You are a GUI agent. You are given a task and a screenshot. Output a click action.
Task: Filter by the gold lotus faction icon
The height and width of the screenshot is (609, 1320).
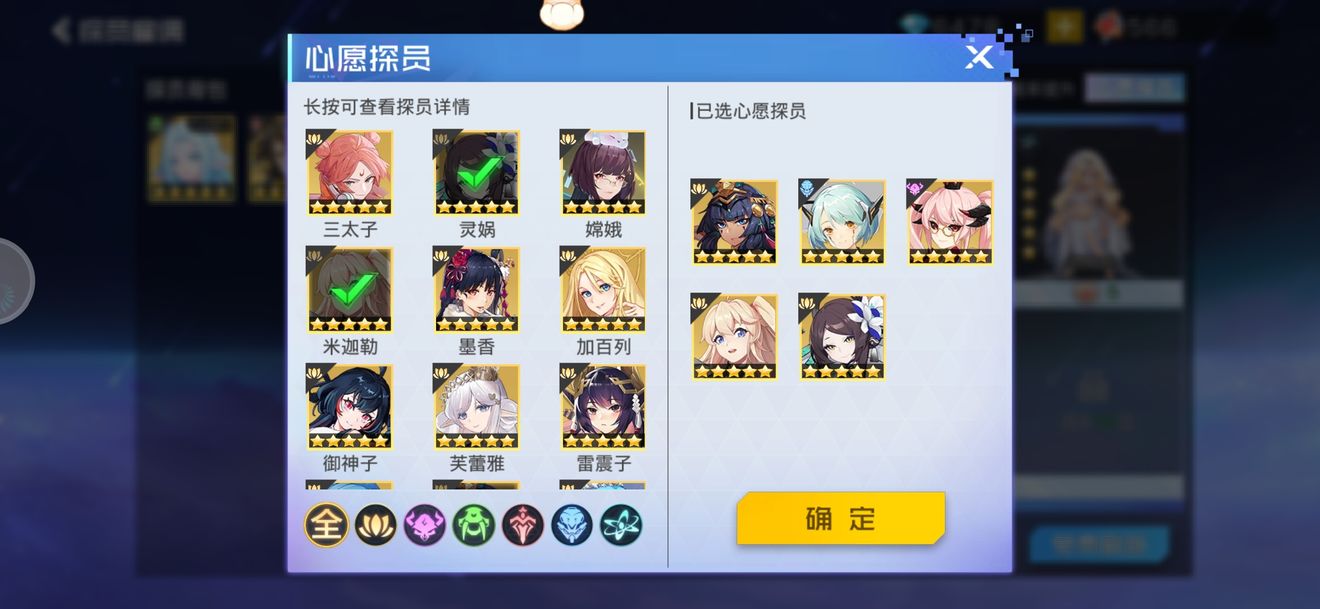pyautogui.click(x=376, y=525)
